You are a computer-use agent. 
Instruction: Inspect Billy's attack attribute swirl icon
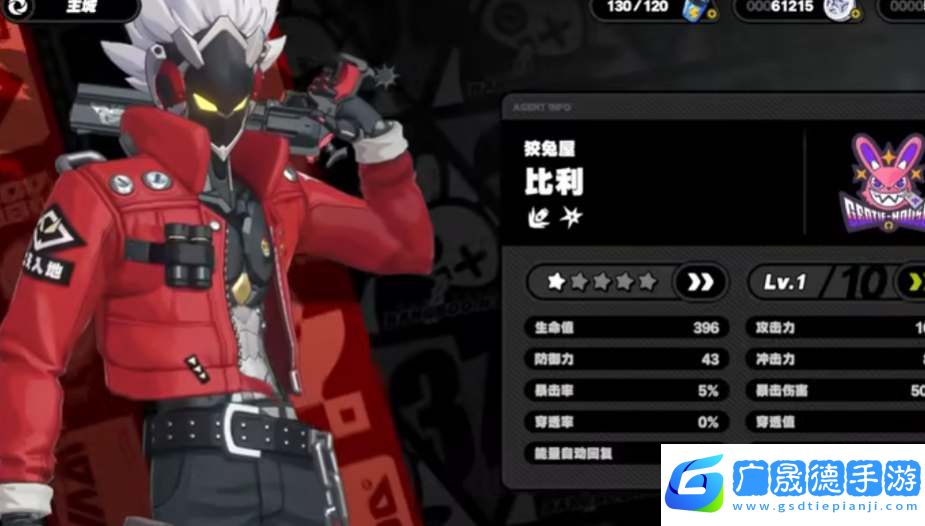537,216
